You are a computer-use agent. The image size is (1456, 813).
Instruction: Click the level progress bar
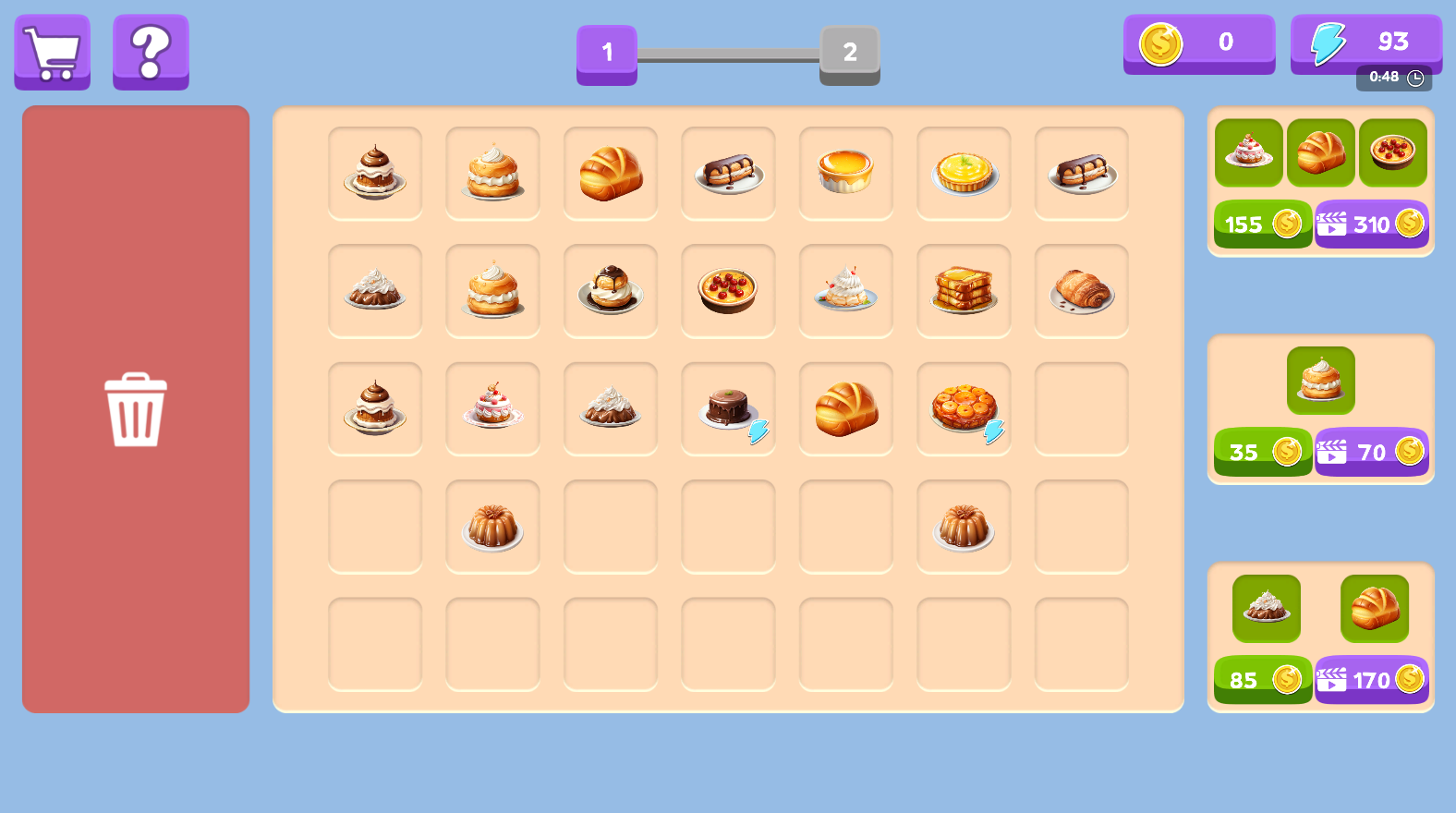click(726, 54)
